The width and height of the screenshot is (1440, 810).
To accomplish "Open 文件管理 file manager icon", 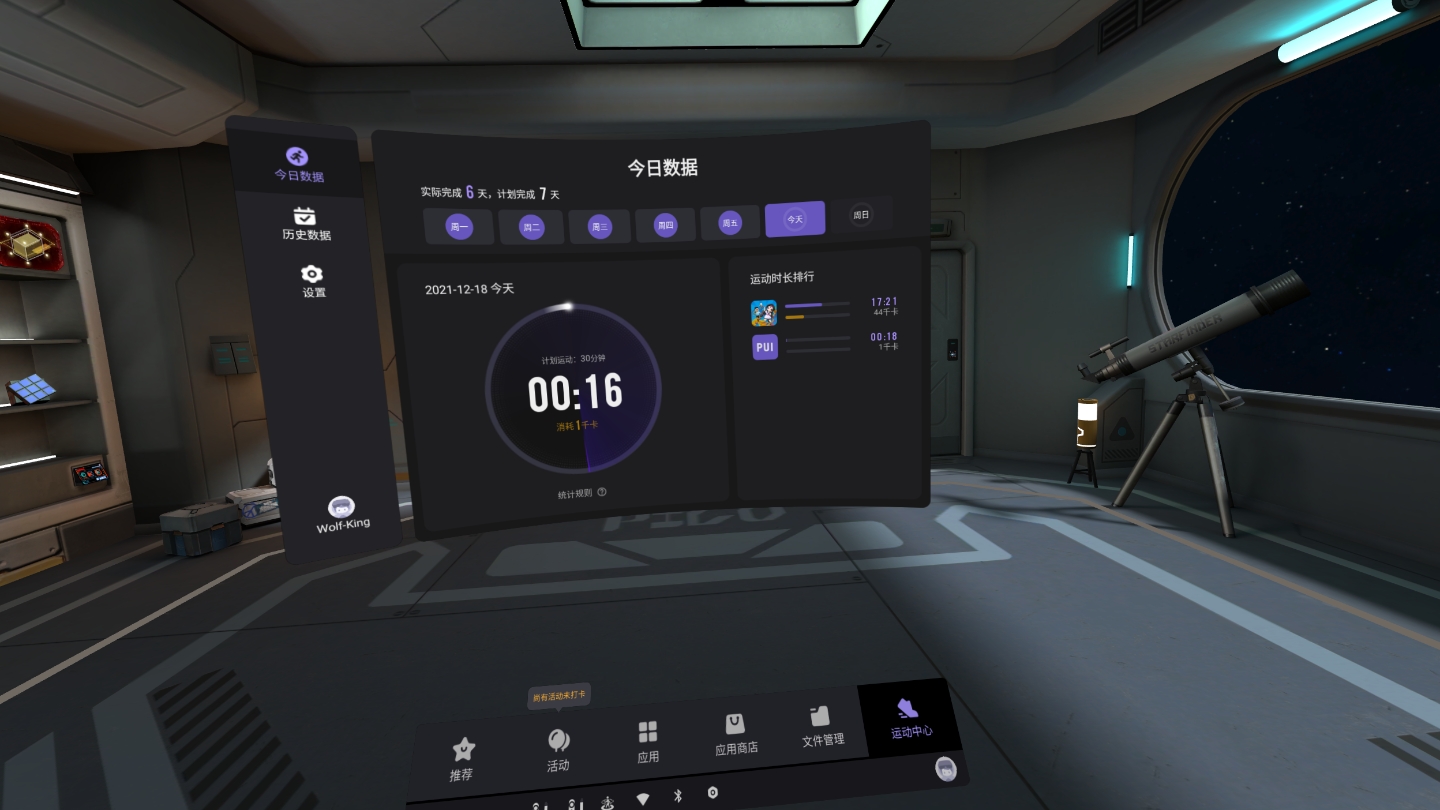I will (x=820, y=714).
